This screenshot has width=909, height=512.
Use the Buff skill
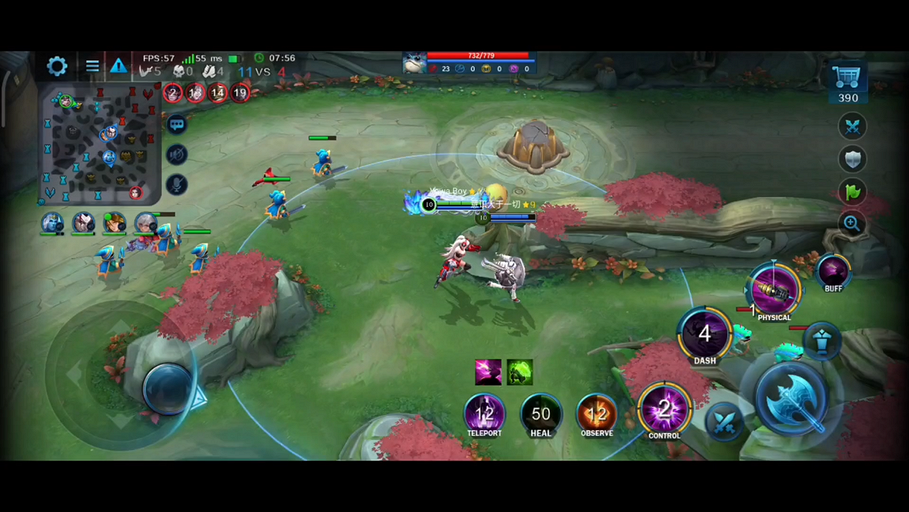(833, 270)
